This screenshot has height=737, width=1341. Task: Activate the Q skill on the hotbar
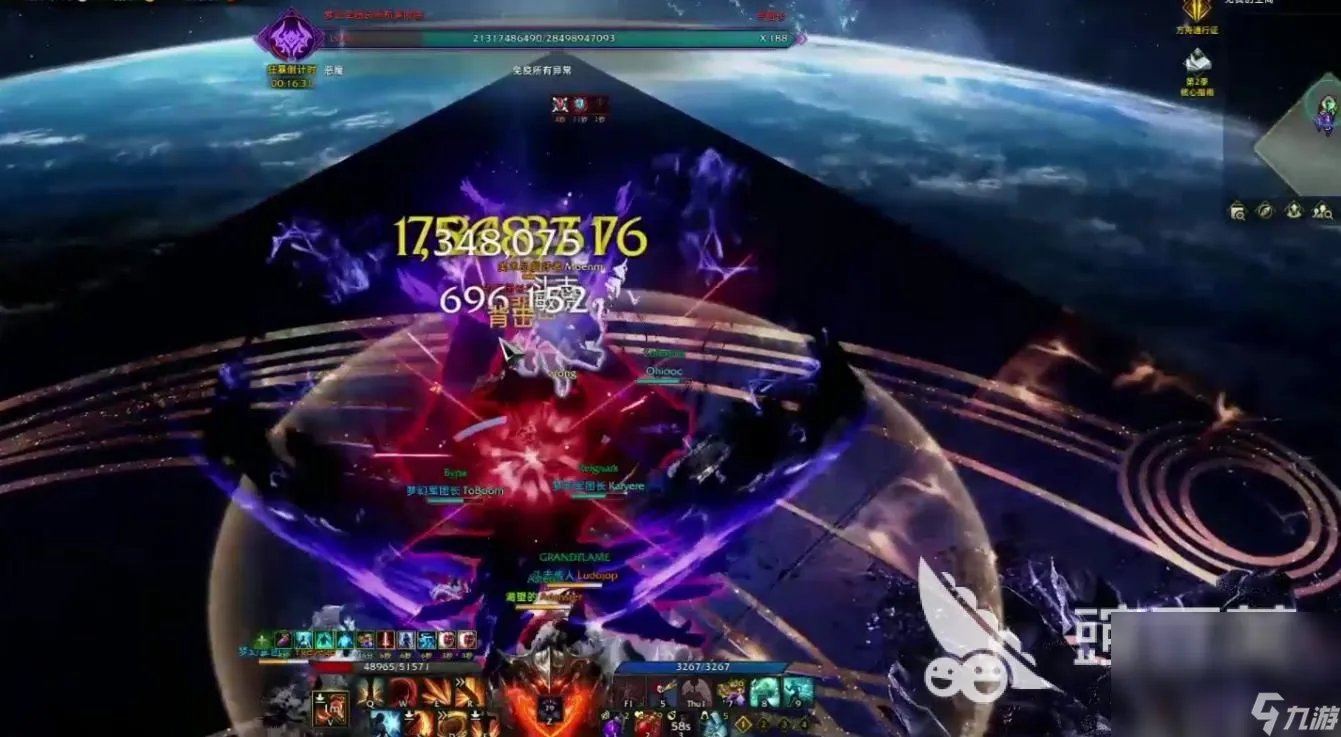pos(372,692)
